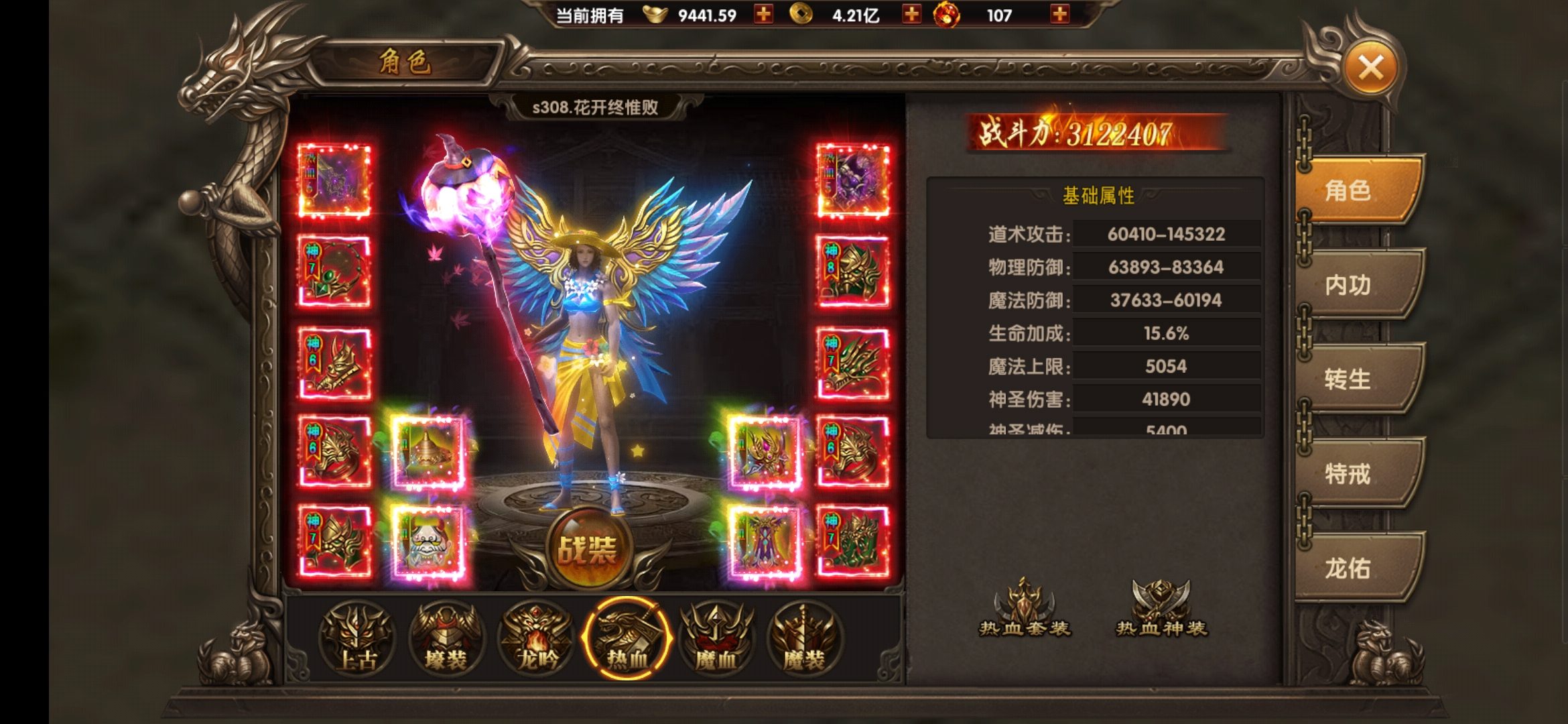Click the plus button beside 4.21亿 coins
Image resolution: width=1568 pixels, height=724 pixels.
pos(911,14)
